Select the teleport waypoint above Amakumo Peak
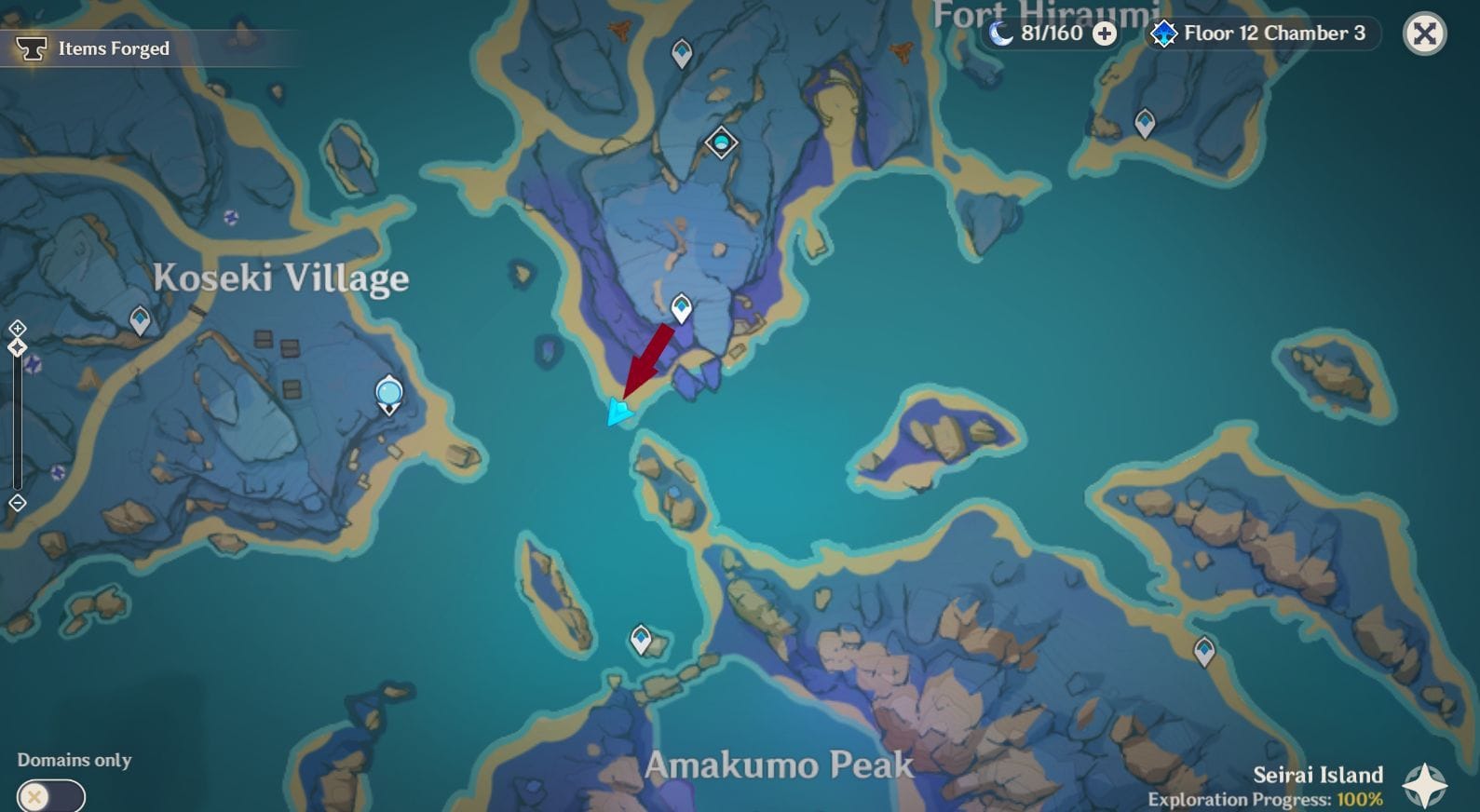This screenshot has height=812, width=1480. pyautogui.click(x=640, y=640)
